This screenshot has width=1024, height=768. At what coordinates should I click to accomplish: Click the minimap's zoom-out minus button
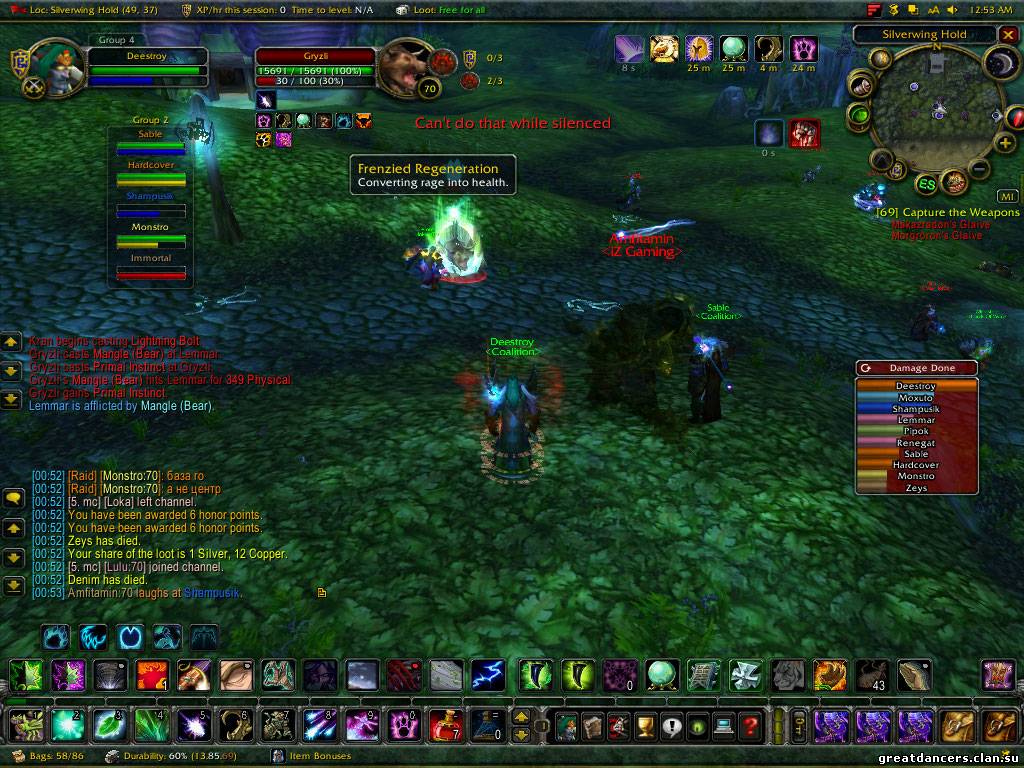(979, 168)
